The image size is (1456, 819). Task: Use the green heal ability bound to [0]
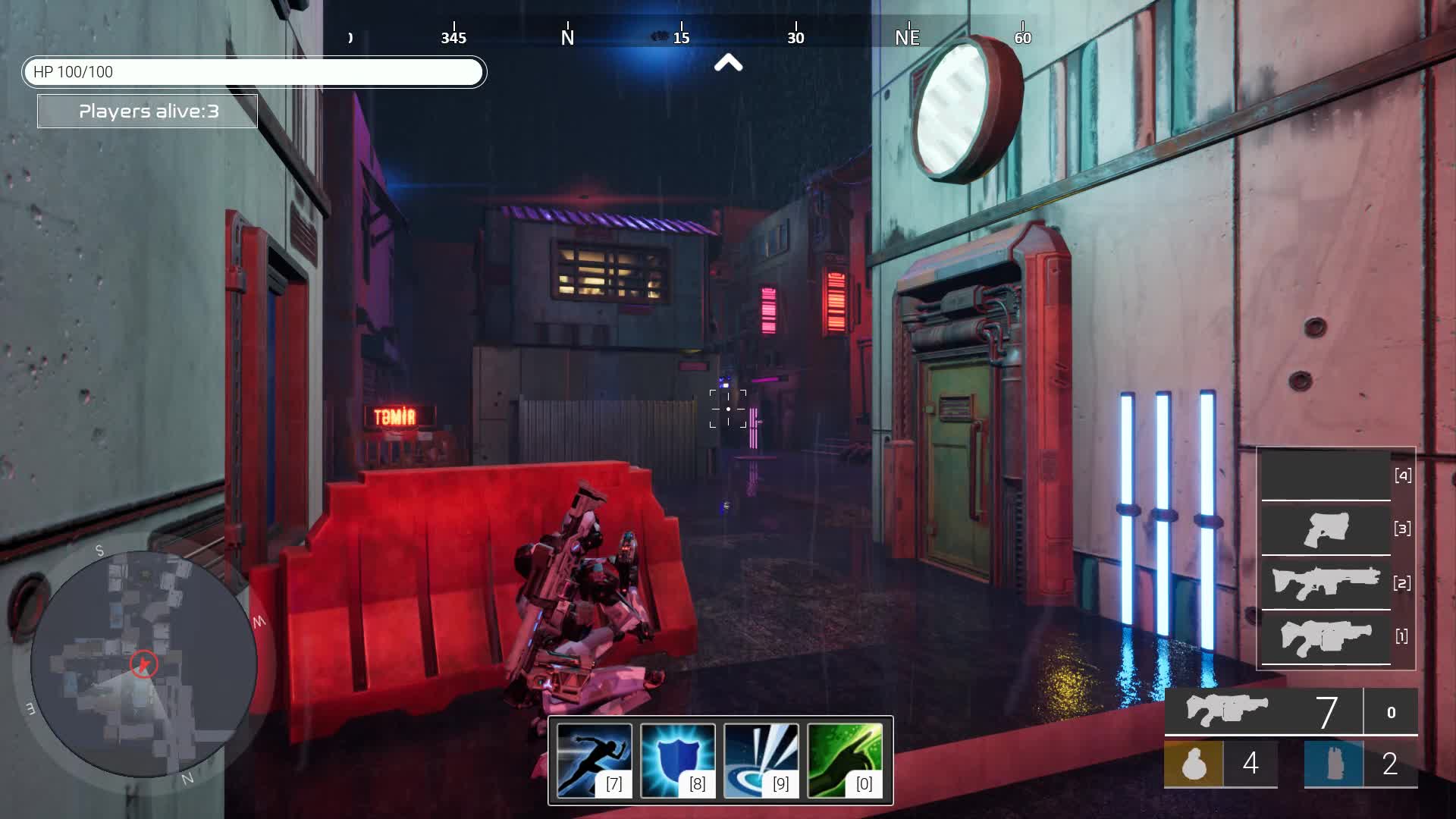point(845,759)
